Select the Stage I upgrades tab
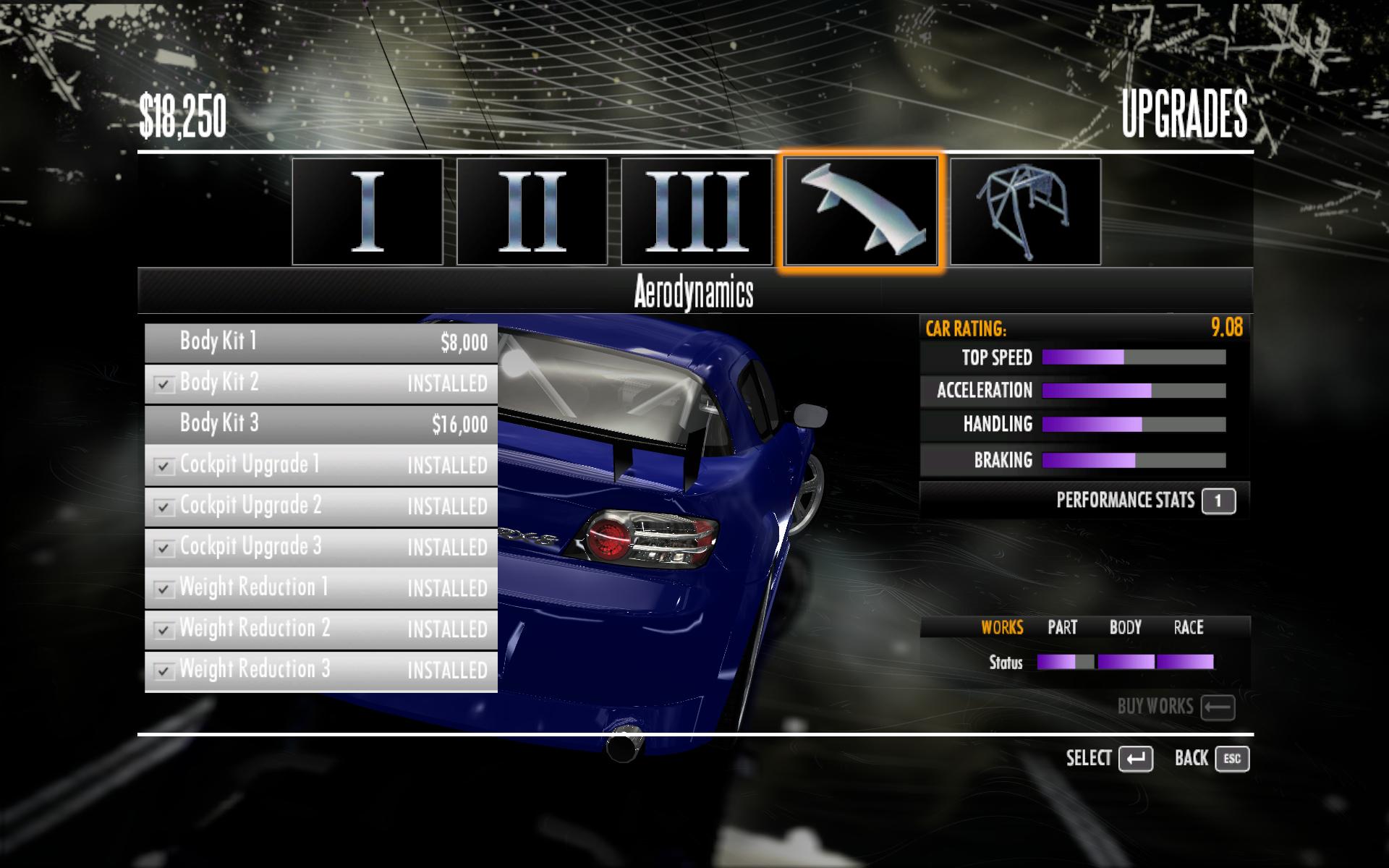The width and height of the screenshot is (1389, 868). point(368,211)
